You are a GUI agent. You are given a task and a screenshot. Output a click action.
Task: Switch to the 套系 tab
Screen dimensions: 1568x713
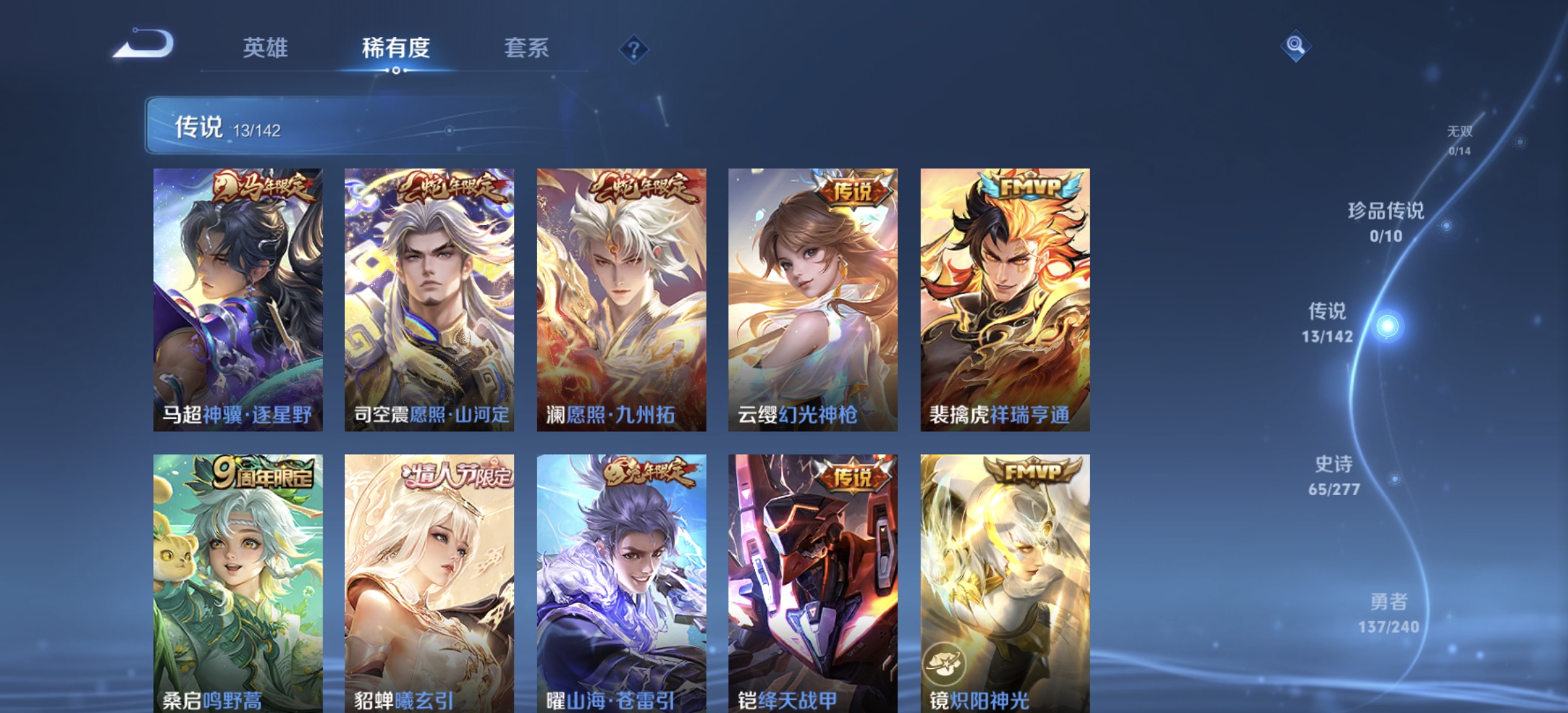(528, 48)
